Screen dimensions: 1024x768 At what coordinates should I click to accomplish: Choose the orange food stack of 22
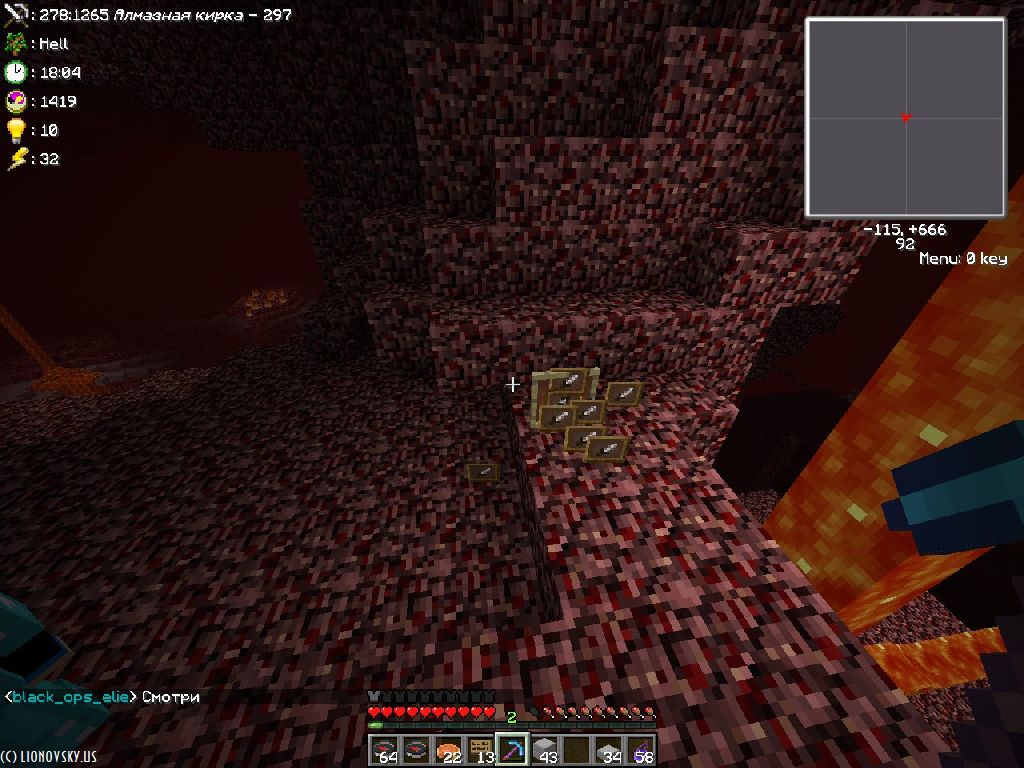[x=449, y=750]
